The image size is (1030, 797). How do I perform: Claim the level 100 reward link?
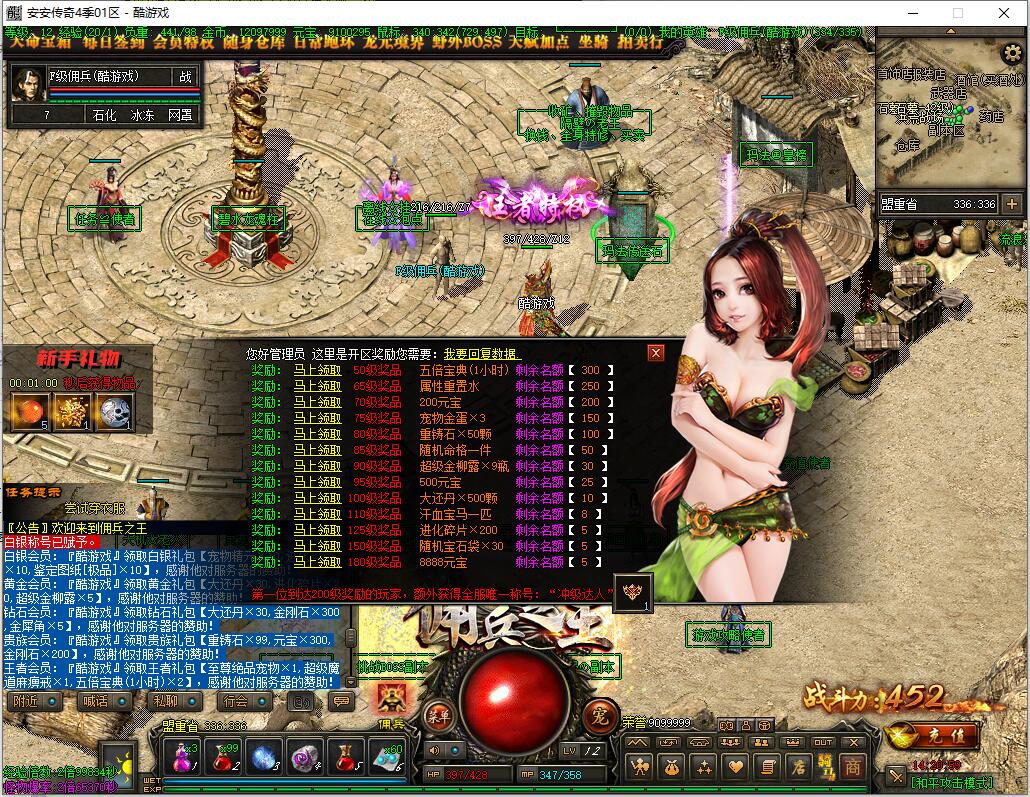pos(317,498)
